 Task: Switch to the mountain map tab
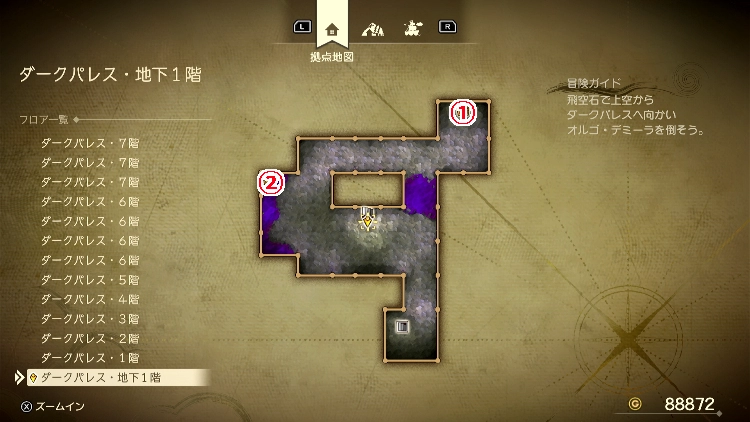pyautogui.click(x=373, y=28)
